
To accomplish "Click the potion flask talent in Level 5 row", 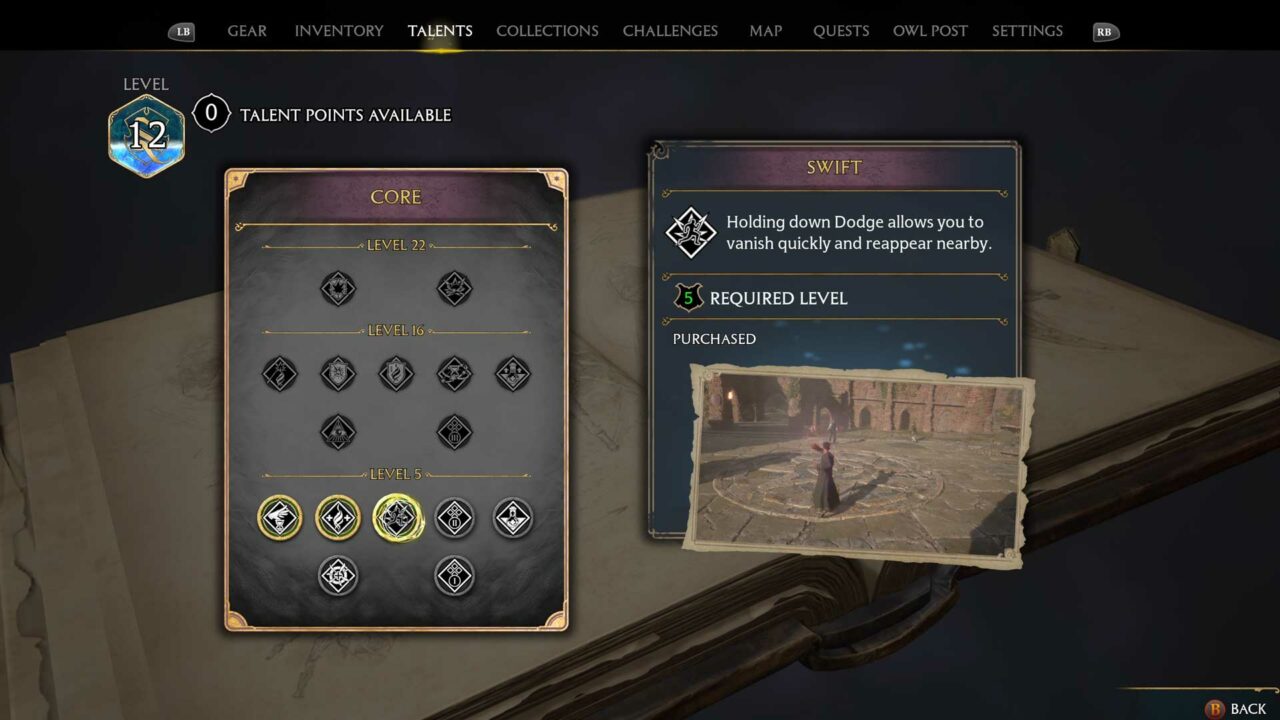I will click(x=512, y=518).
